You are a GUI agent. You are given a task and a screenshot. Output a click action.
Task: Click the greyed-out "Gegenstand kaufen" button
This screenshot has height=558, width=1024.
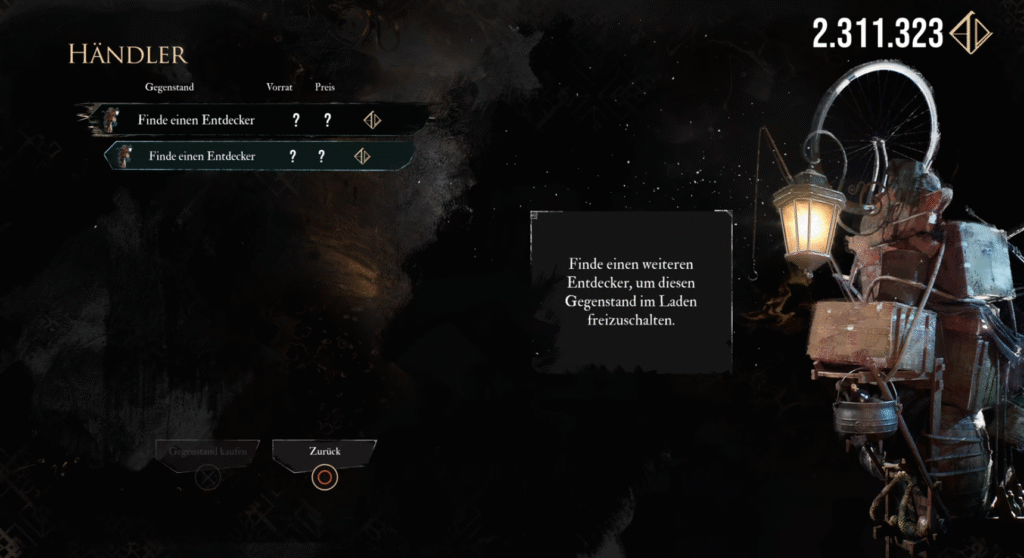208,453
